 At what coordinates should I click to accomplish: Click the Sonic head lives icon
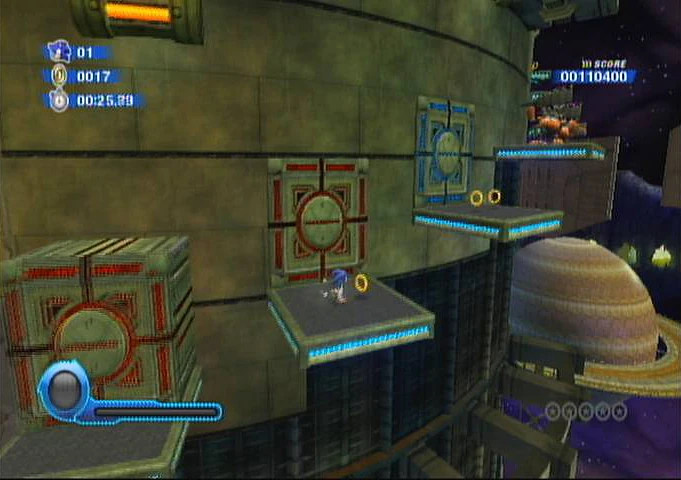59,51
